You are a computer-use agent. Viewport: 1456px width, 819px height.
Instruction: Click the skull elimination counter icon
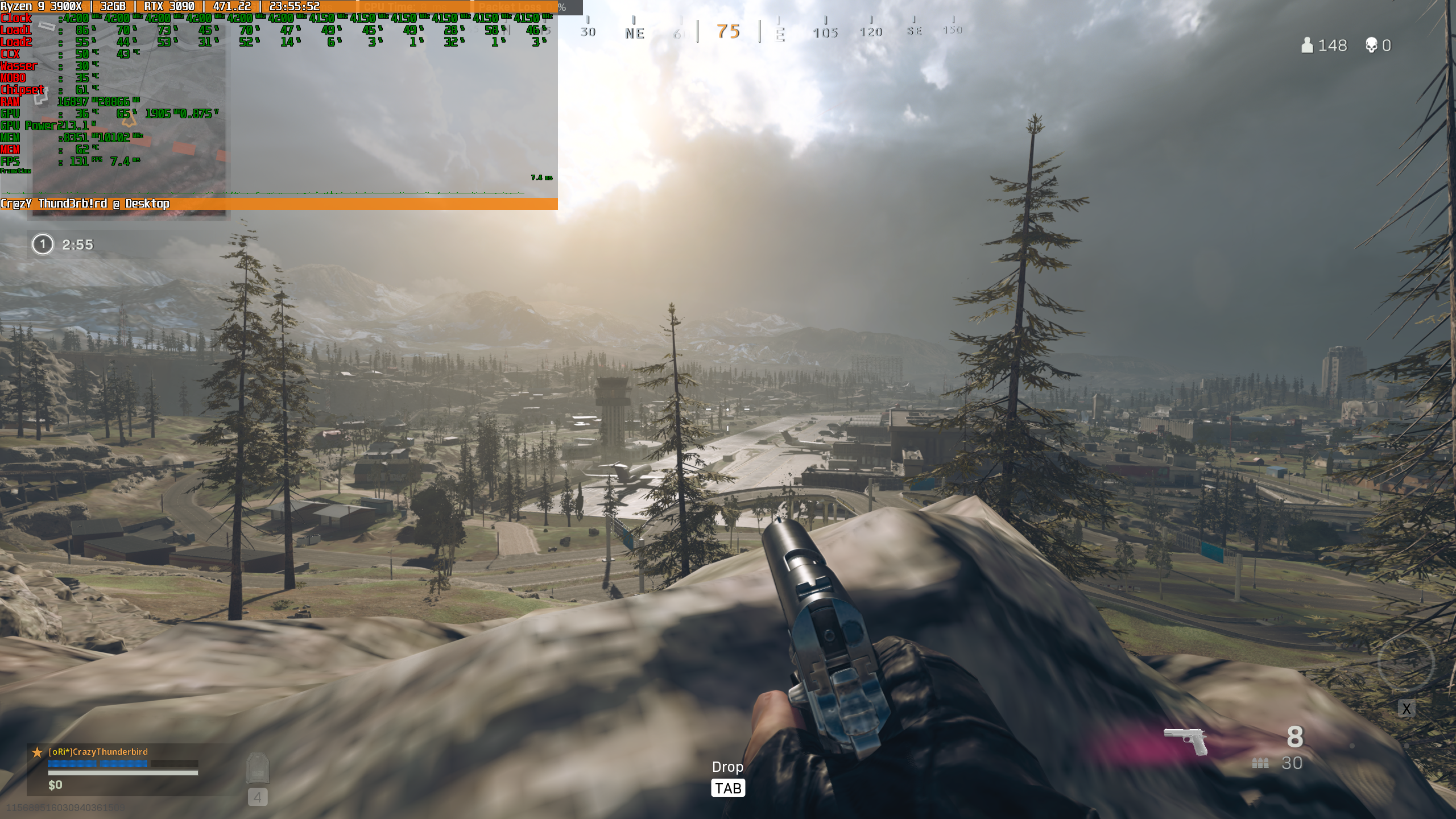(1373, 45)
